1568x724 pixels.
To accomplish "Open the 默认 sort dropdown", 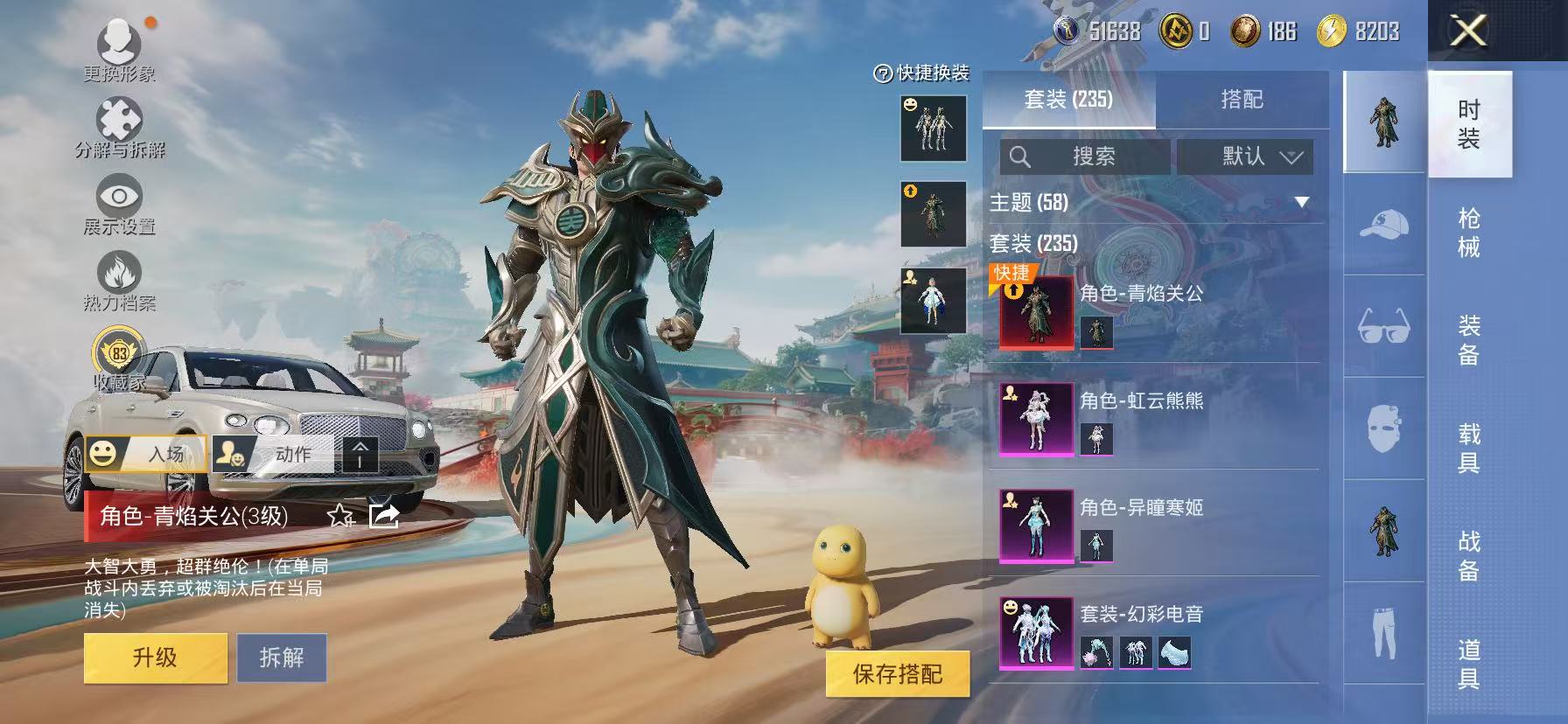I will coord(1243,157).
